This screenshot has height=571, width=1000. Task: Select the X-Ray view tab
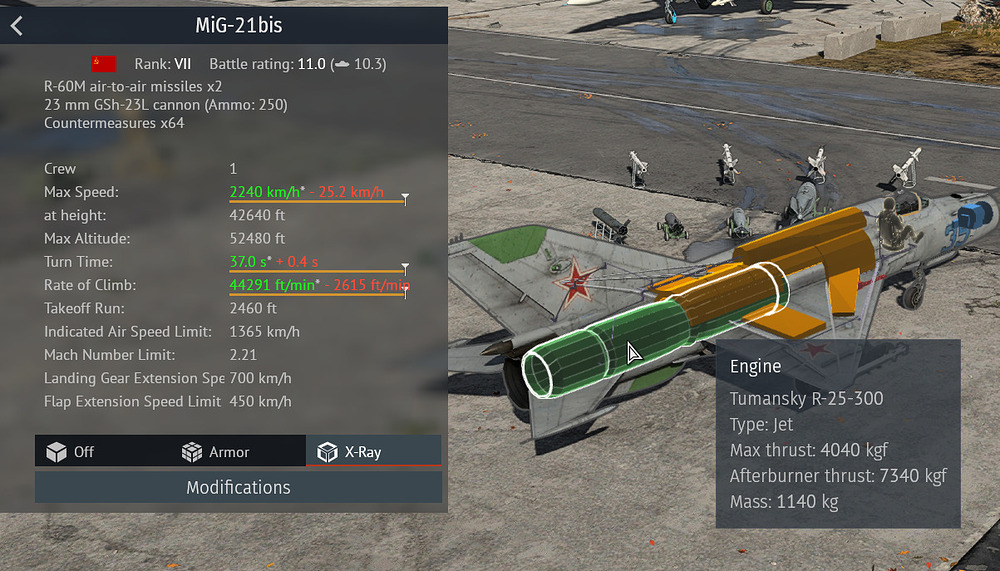(350, 452)
